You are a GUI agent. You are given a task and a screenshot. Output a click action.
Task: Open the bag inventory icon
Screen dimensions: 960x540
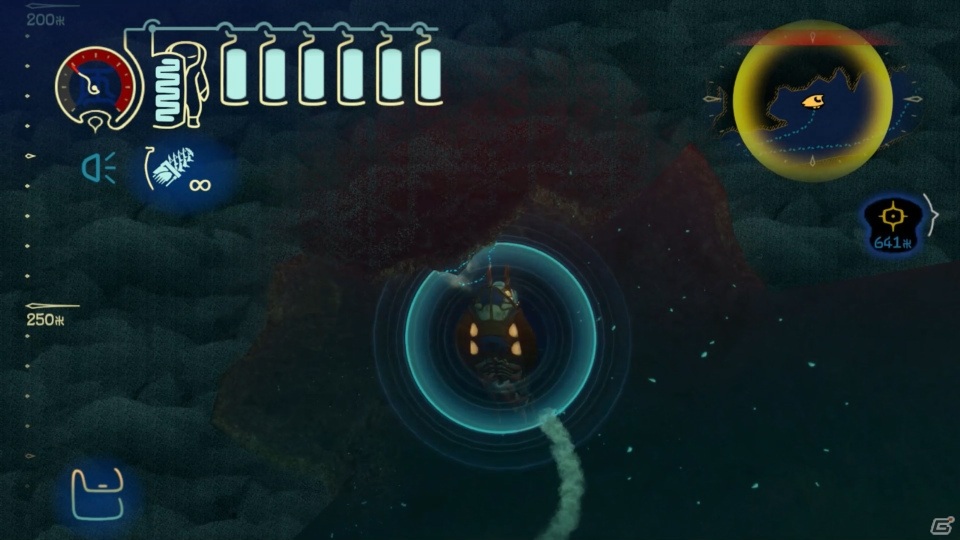click(x=96, y=492)
